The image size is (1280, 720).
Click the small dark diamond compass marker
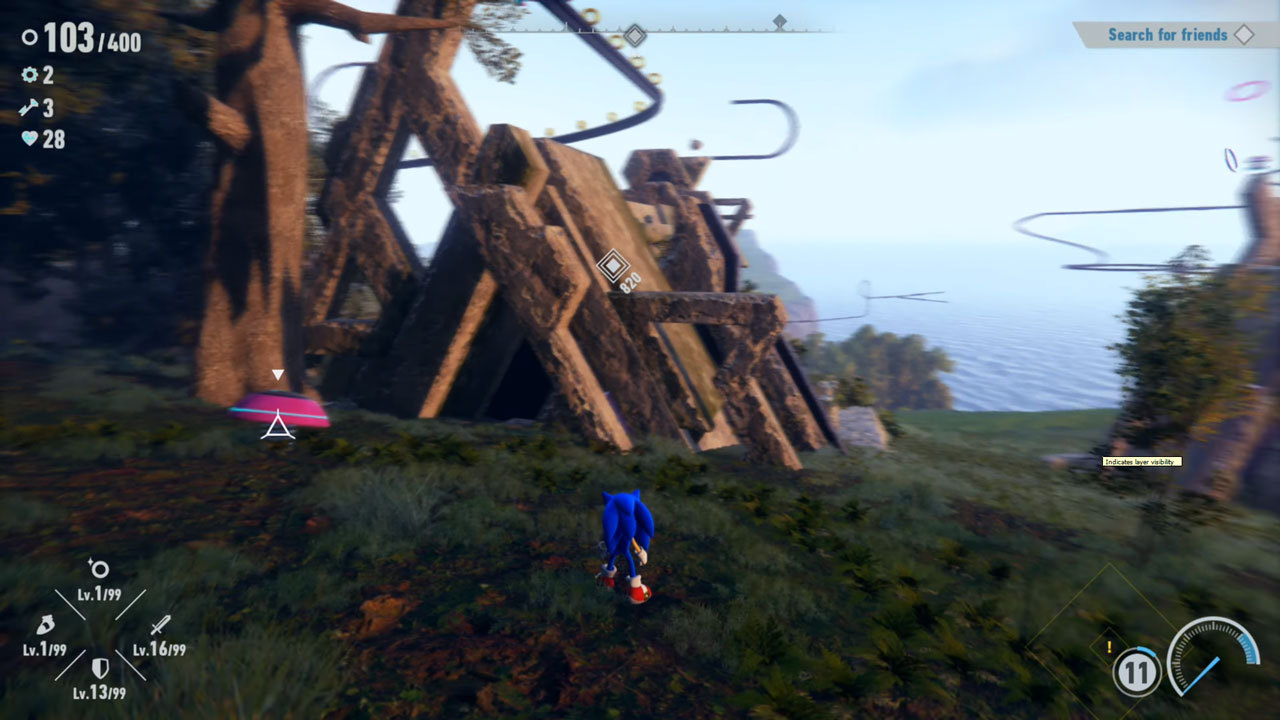780,21
